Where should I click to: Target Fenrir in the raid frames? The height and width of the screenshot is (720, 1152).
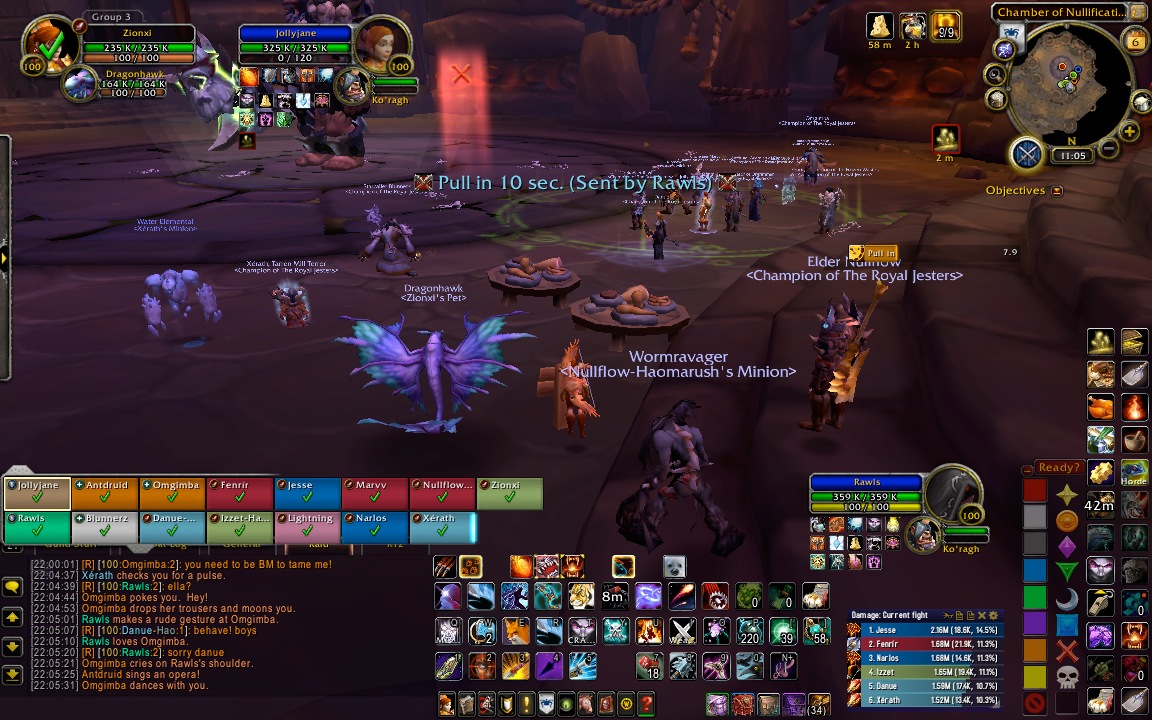(238, 494)
